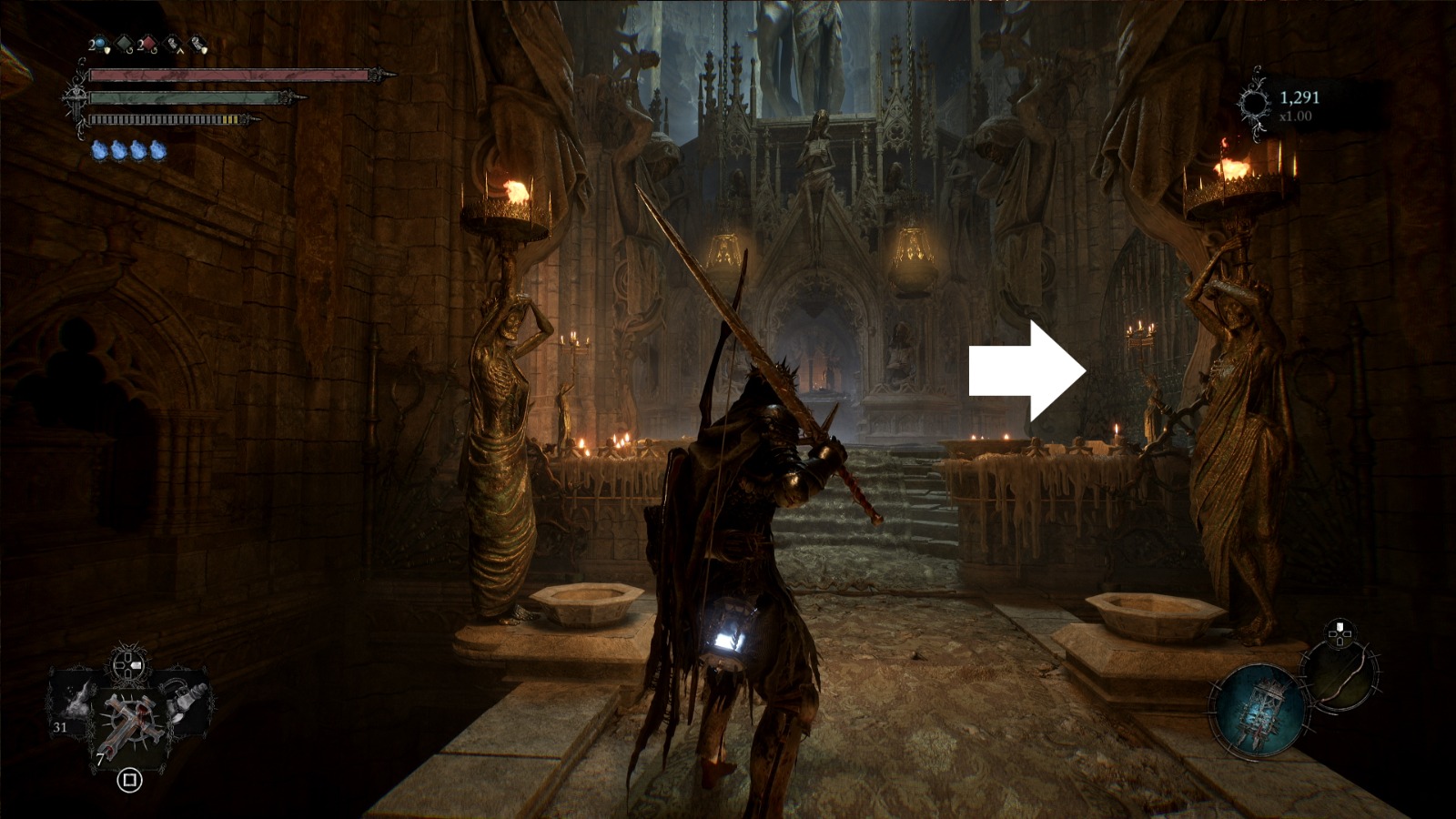Open the bloody crucifix catalyst icon
Screen dimensions: 1456x819
[130, 720]
